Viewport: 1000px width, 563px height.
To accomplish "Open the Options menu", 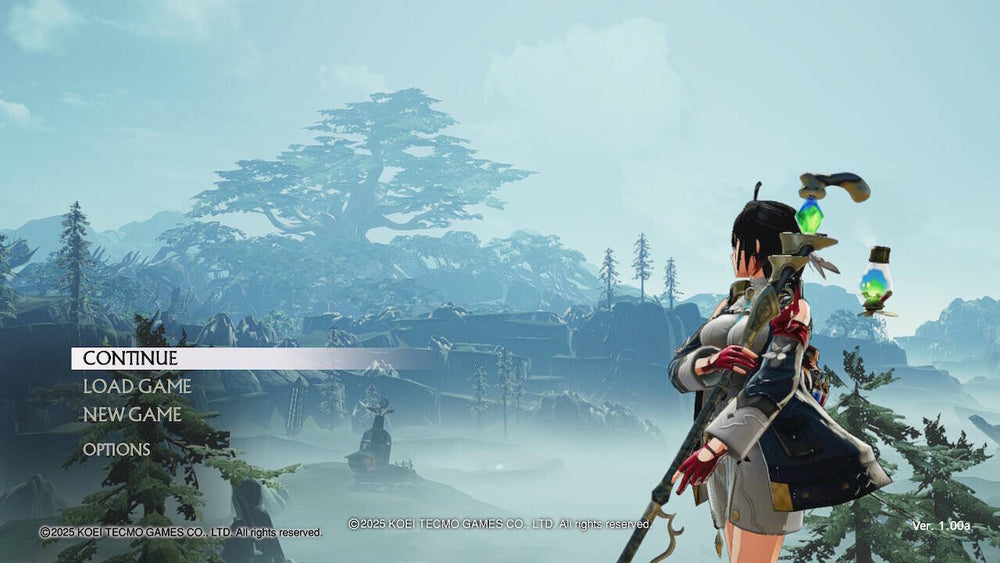I will click(117, 450).
